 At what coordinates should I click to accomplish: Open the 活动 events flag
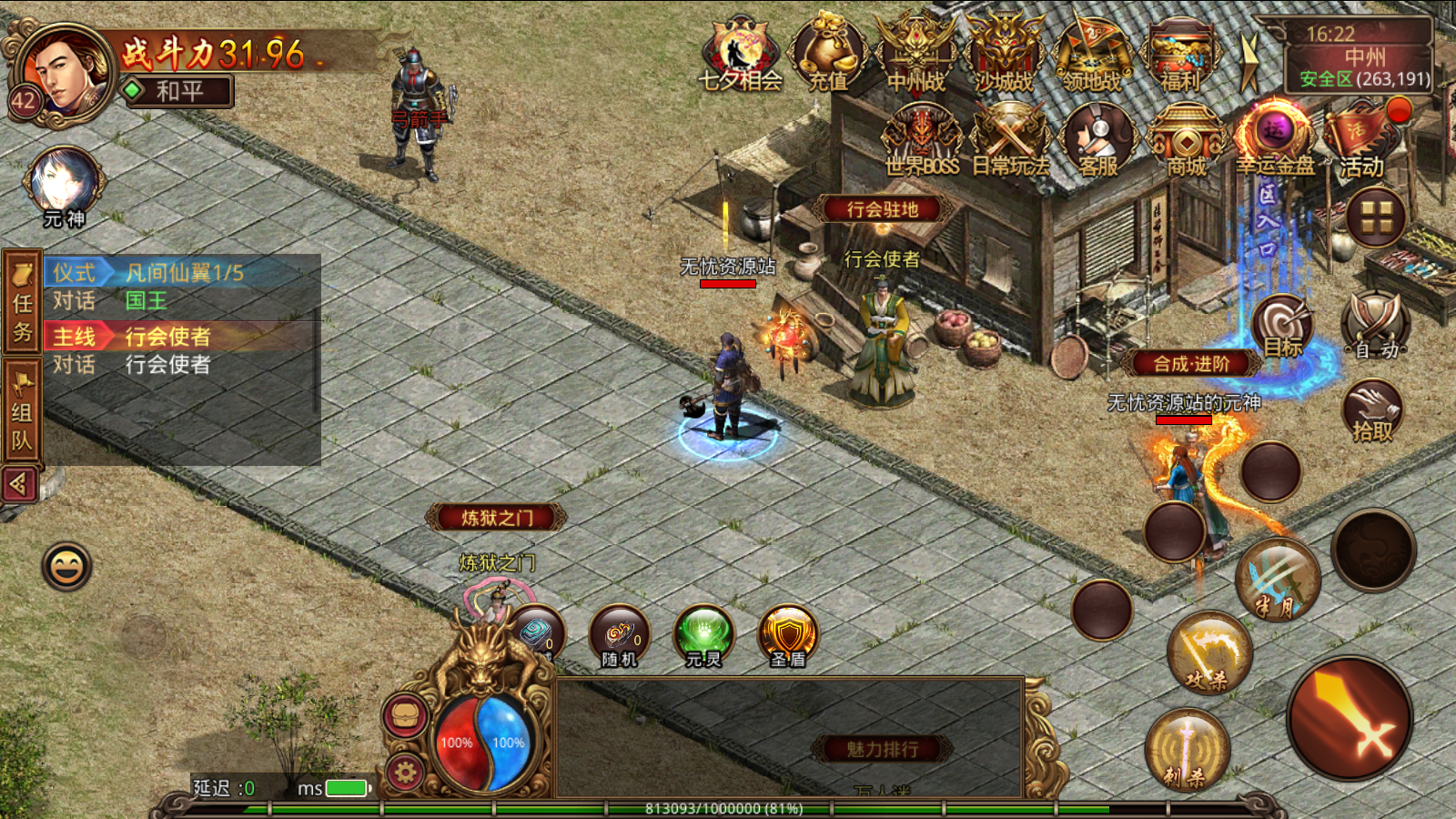tap(1360, 138)
